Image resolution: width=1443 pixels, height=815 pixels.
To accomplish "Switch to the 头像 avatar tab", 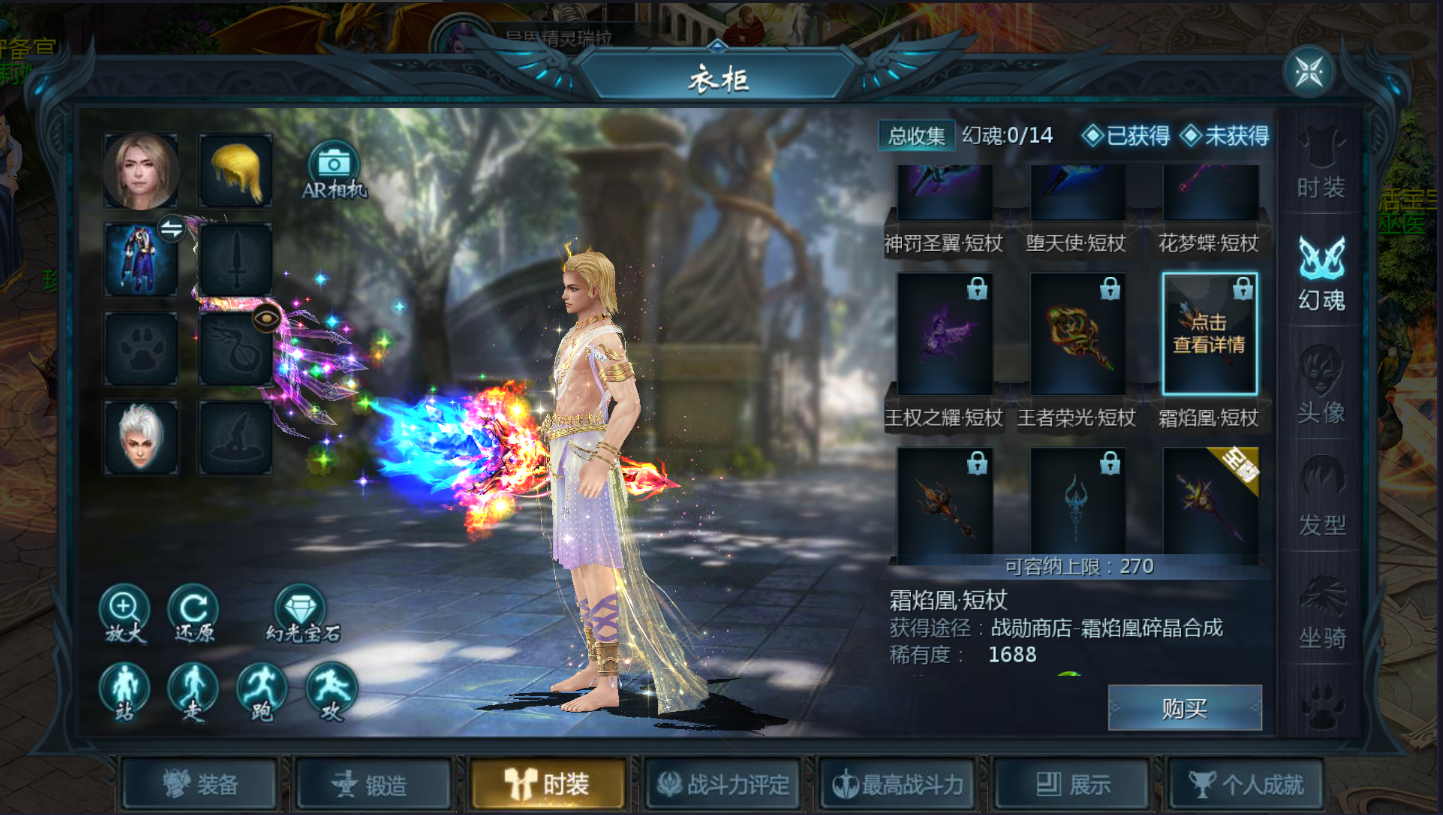I will pos(1321,387).
